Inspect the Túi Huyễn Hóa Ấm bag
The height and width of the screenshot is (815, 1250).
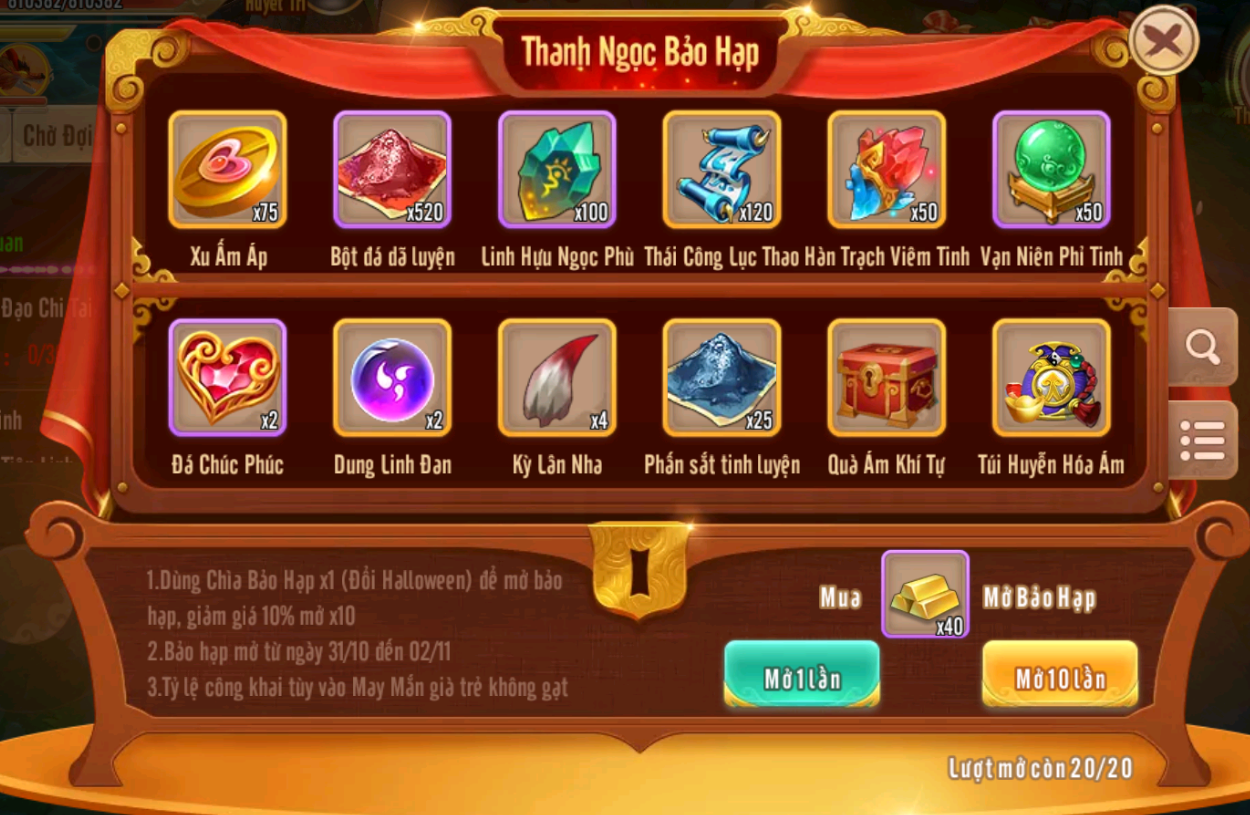click(1051, 378)
